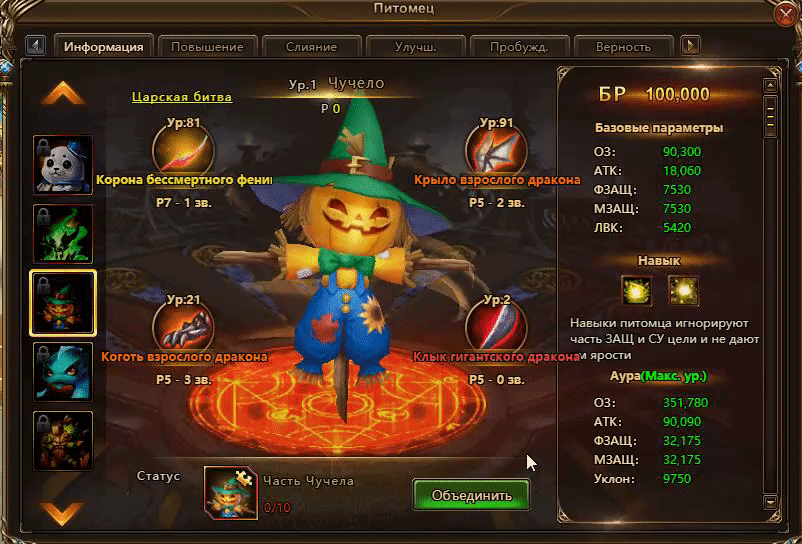The image size is (802, 544).
Task: Show the next tabs with right arrow
Action: pyautogui.click(x=690, y=46)
